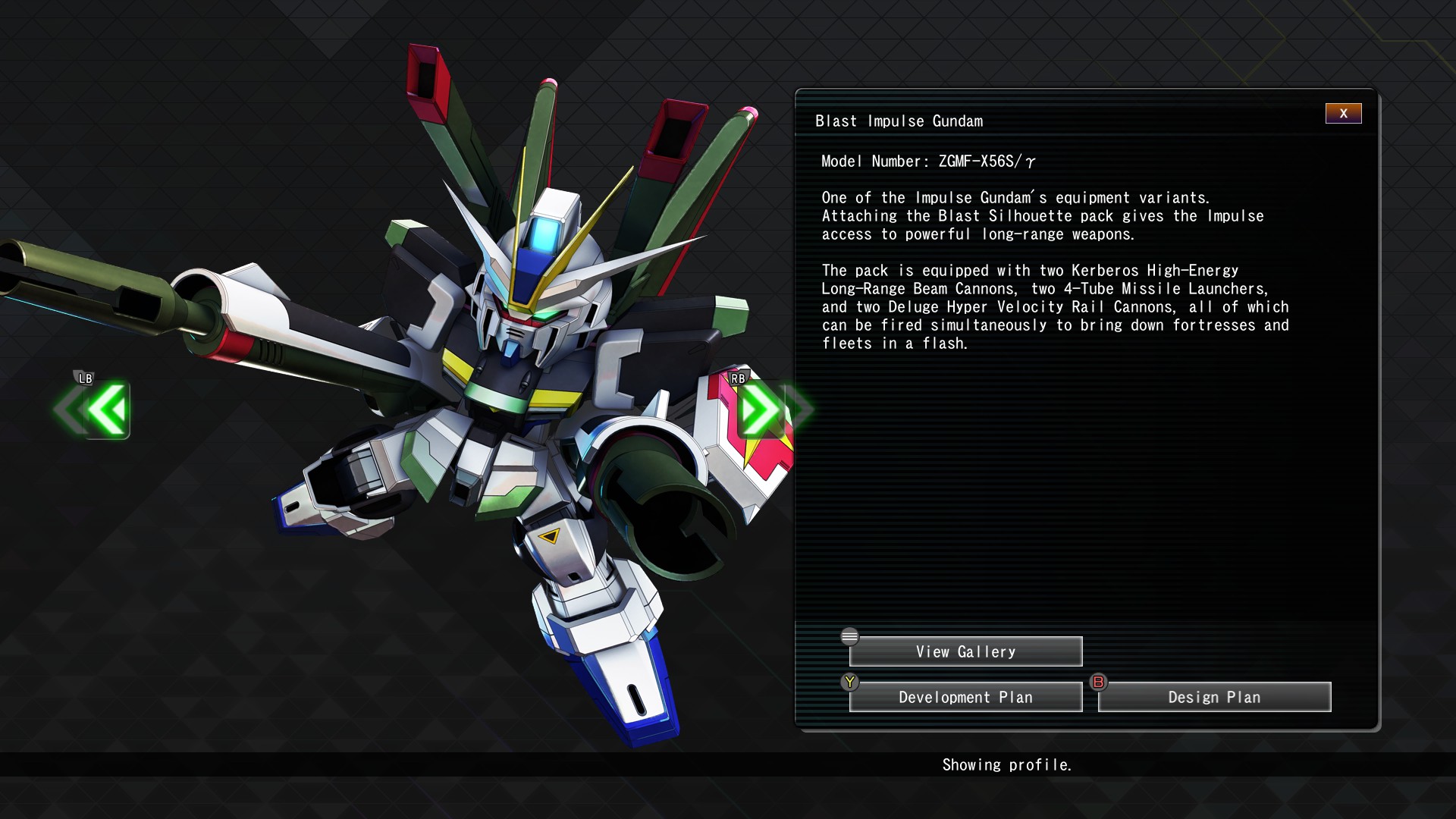
Task: Open the View Gallery button
Action: click(x=965, y=652)
